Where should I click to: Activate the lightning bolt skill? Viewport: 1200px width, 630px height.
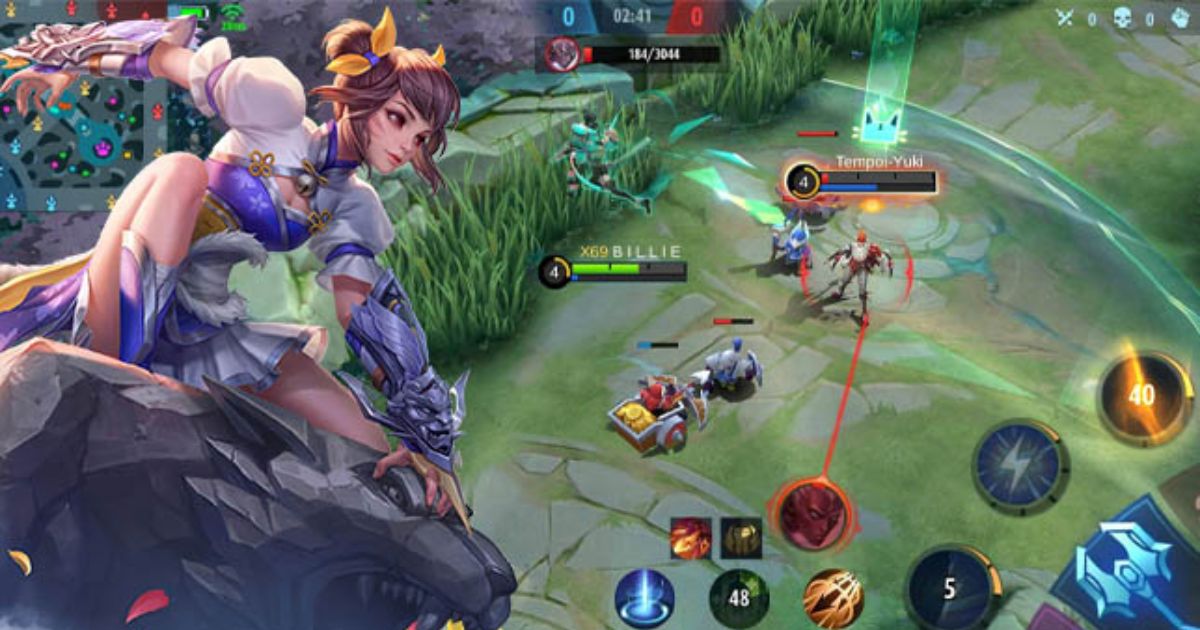coord(1020,467)
